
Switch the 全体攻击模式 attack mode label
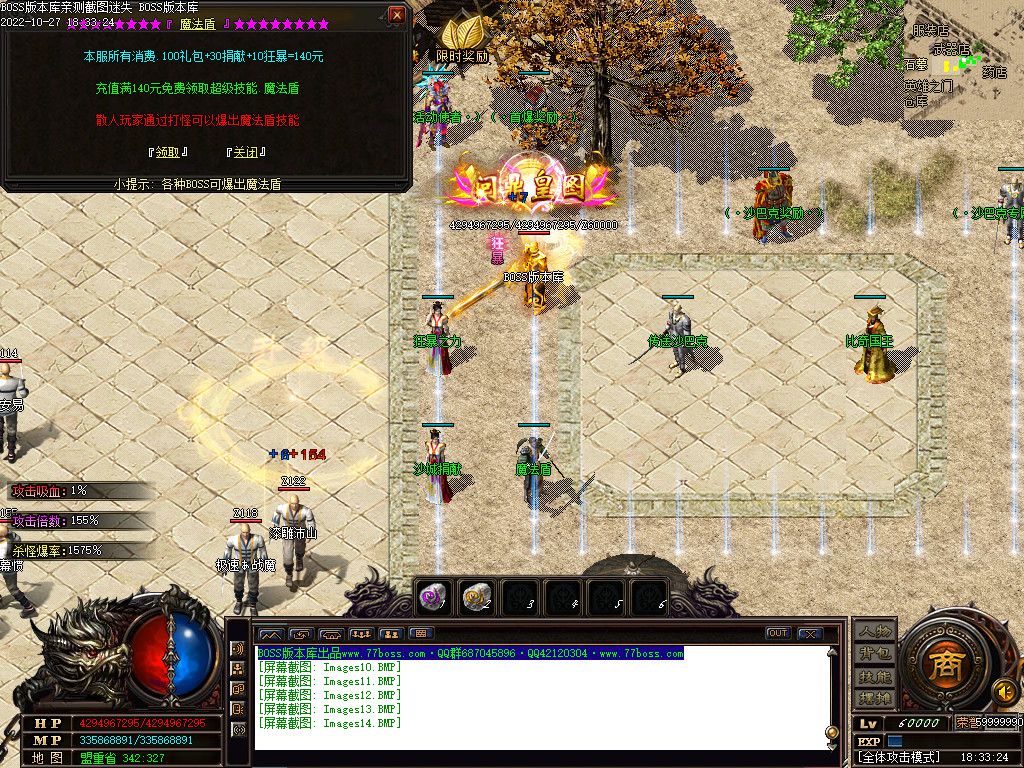[x=900, y=757]
